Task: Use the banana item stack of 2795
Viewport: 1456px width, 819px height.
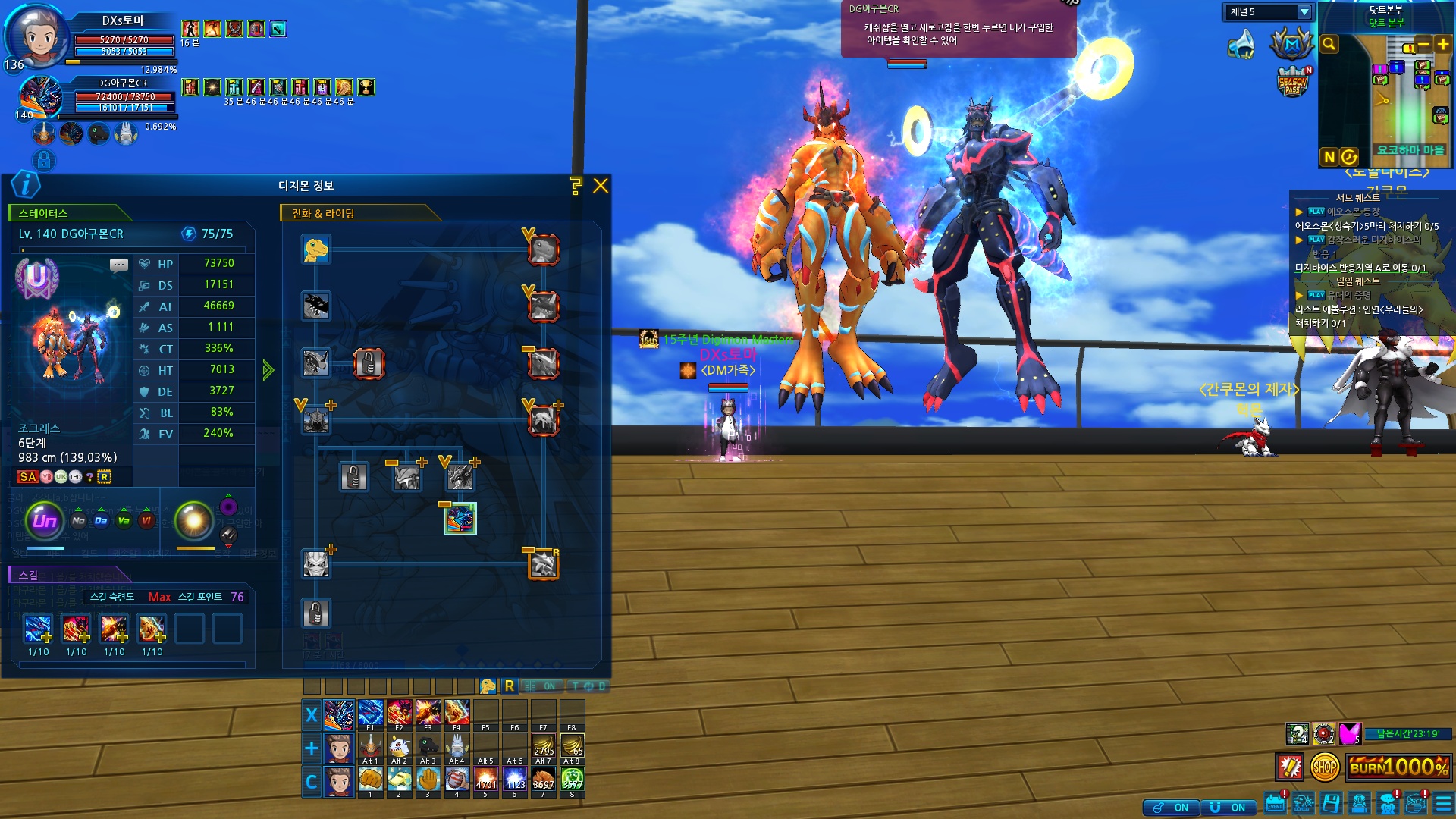Action: 543,745
